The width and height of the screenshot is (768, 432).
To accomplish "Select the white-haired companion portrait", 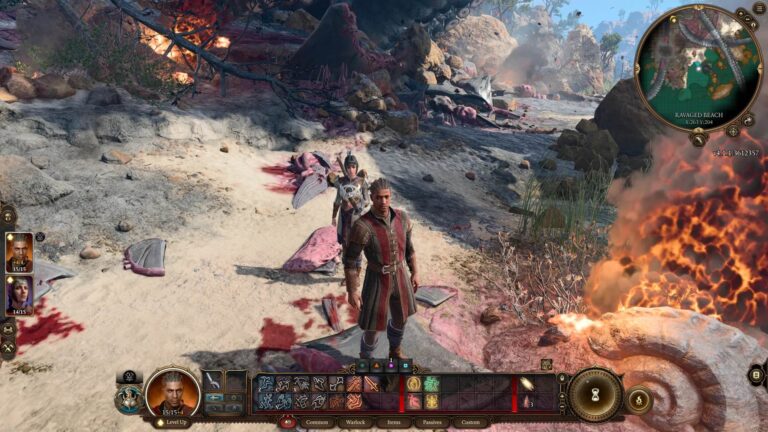I will (19, 294).
